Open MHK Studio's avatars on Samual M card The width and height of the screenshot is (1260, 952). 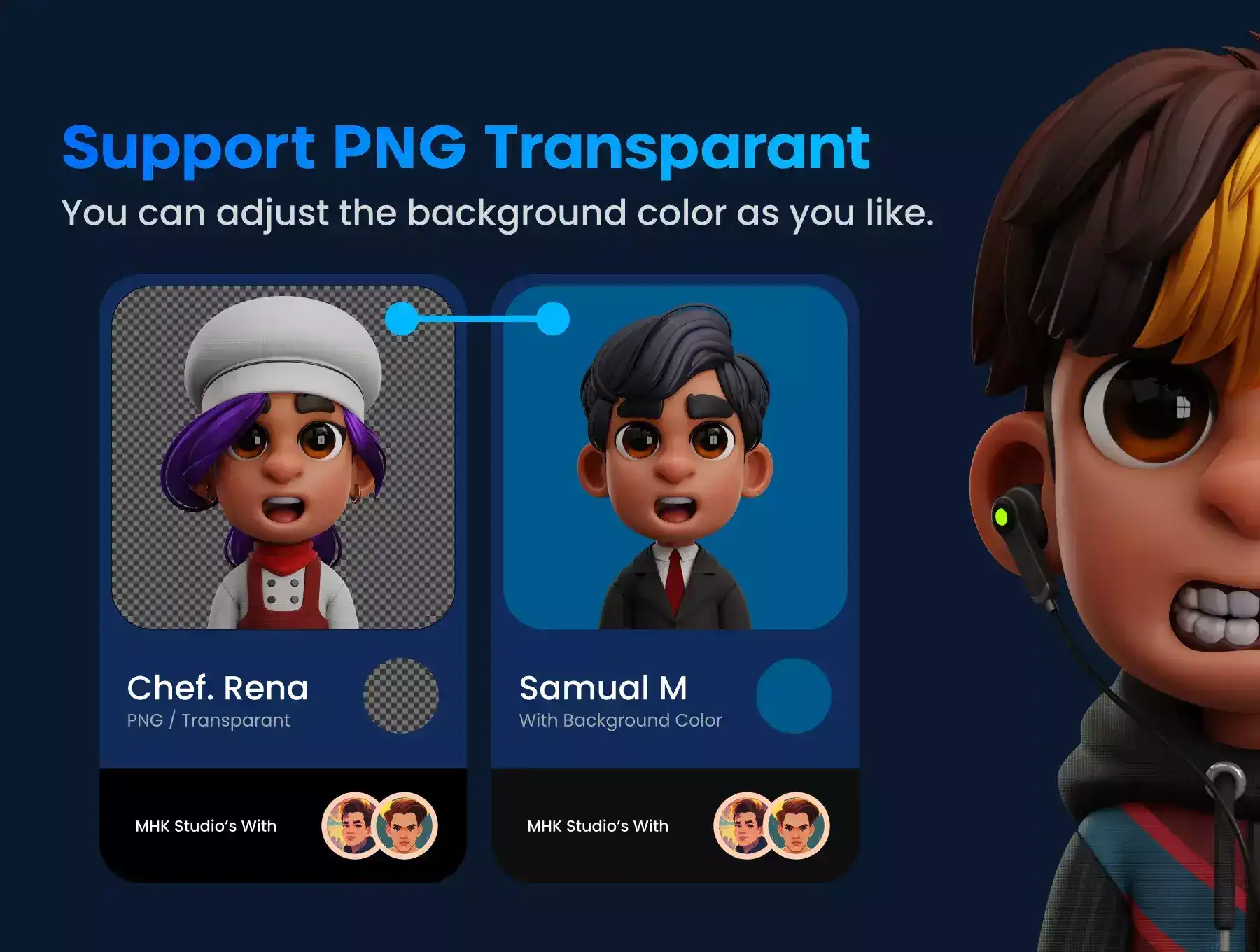click(771, 825)
